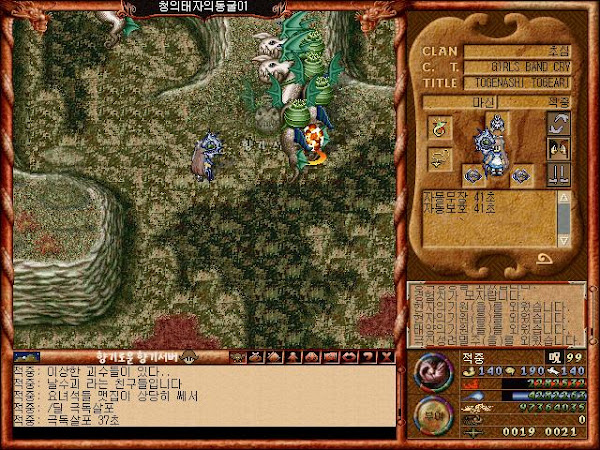Click the black chat input bar
Image resolution: width=600 pixels, height=450 pixels.
200,432
